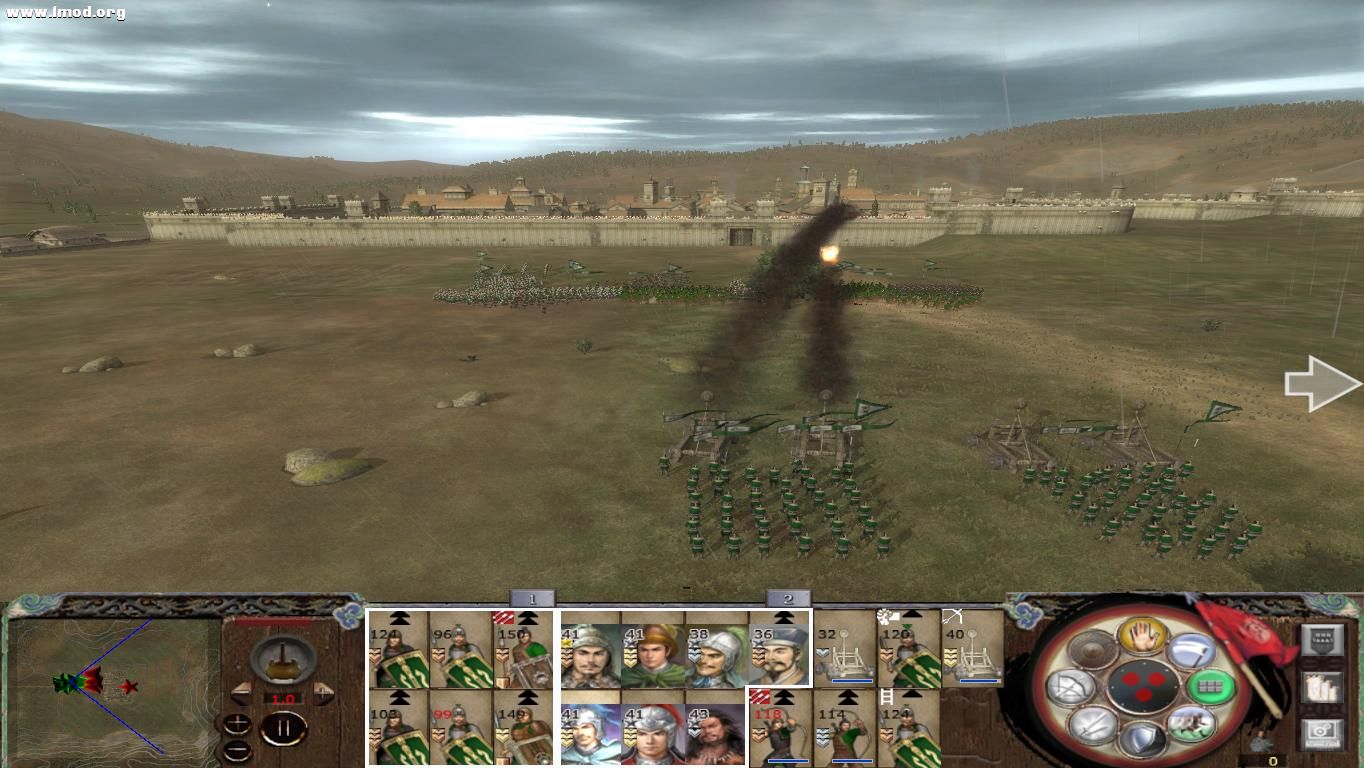The image size is (1364, 768).
Task: Select unit group banner 2
Action: (x=790, y=598)
